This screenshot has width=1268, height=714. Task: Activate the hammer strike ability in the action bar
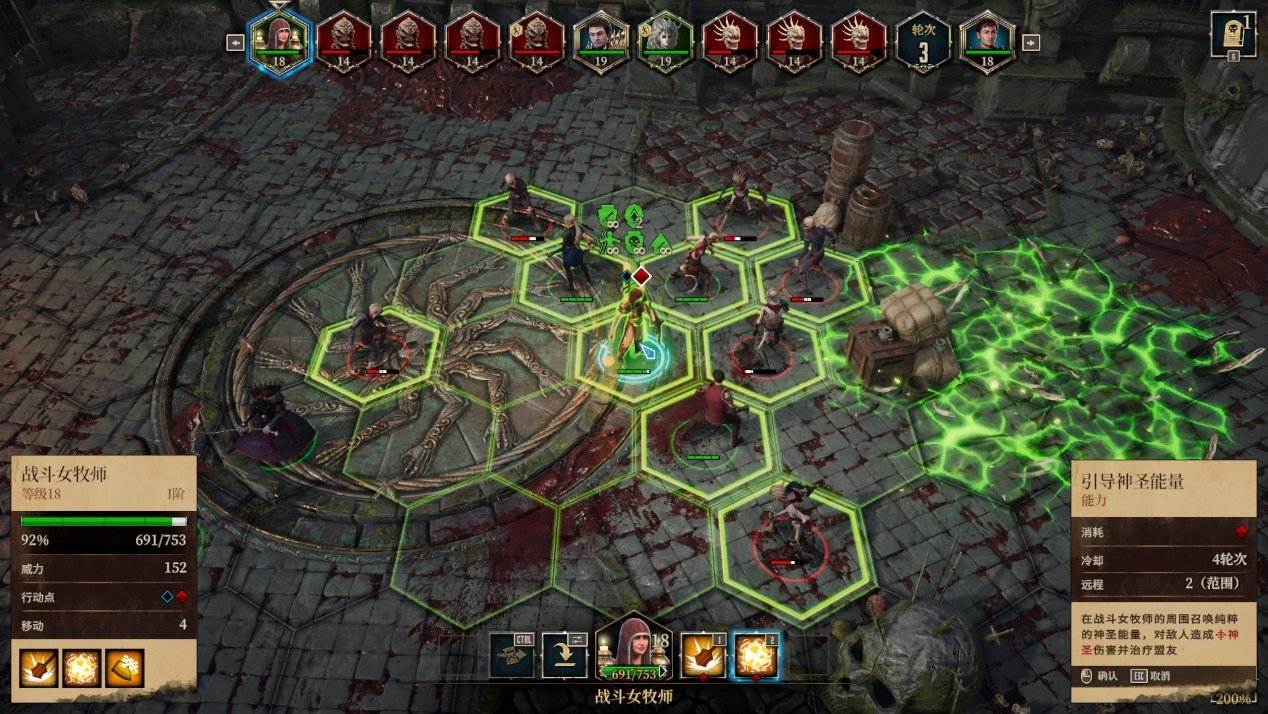pyautogui.click(x=703, y=655)
